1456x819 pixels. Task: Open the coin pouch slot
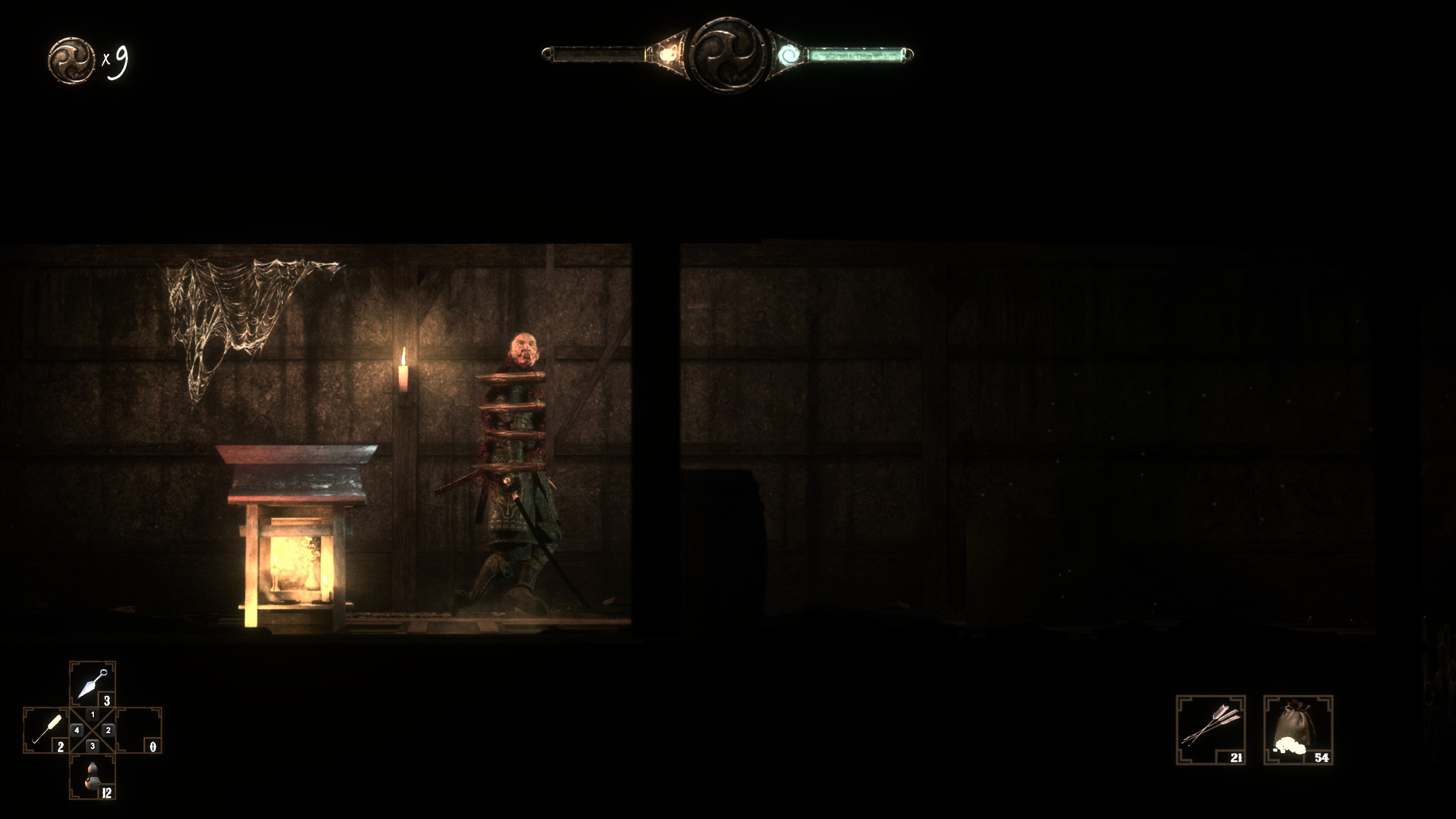[x=1298, y=730]
